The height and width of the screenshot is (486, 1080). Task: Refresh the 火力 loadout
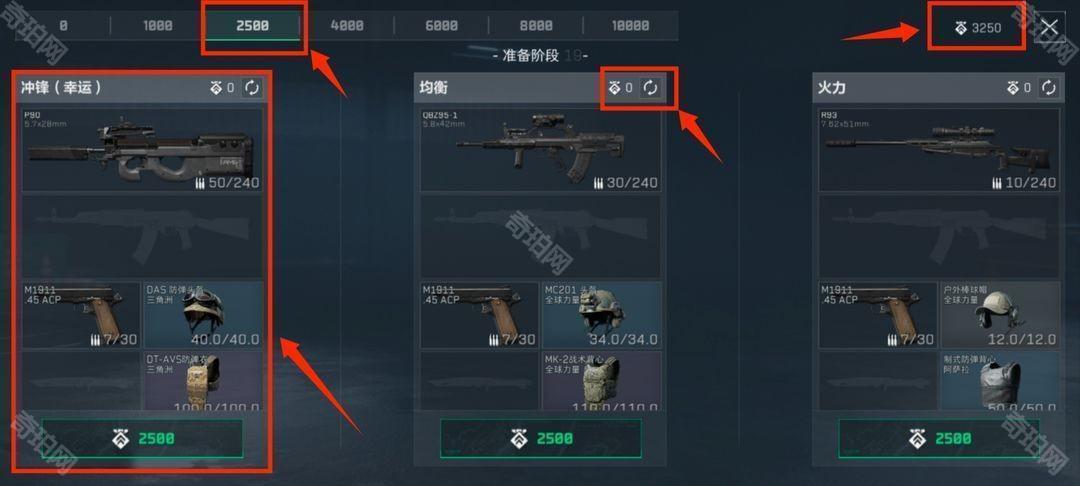(1048, 88)
